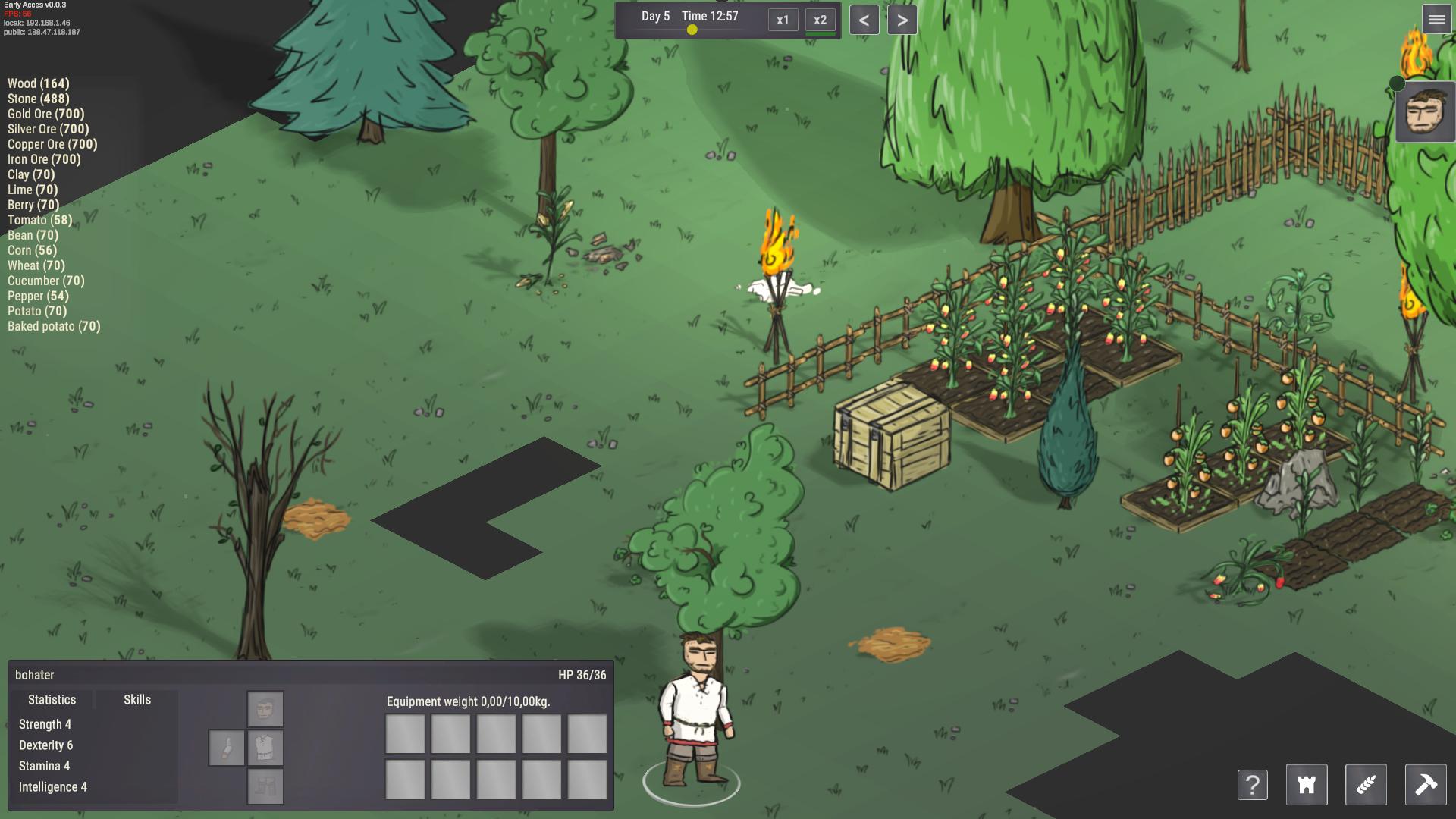Select the hand equipment slot
Image resolution: width=1456 pixels, height=819 pixels.
pyautogui.click(x=227, y=748)
